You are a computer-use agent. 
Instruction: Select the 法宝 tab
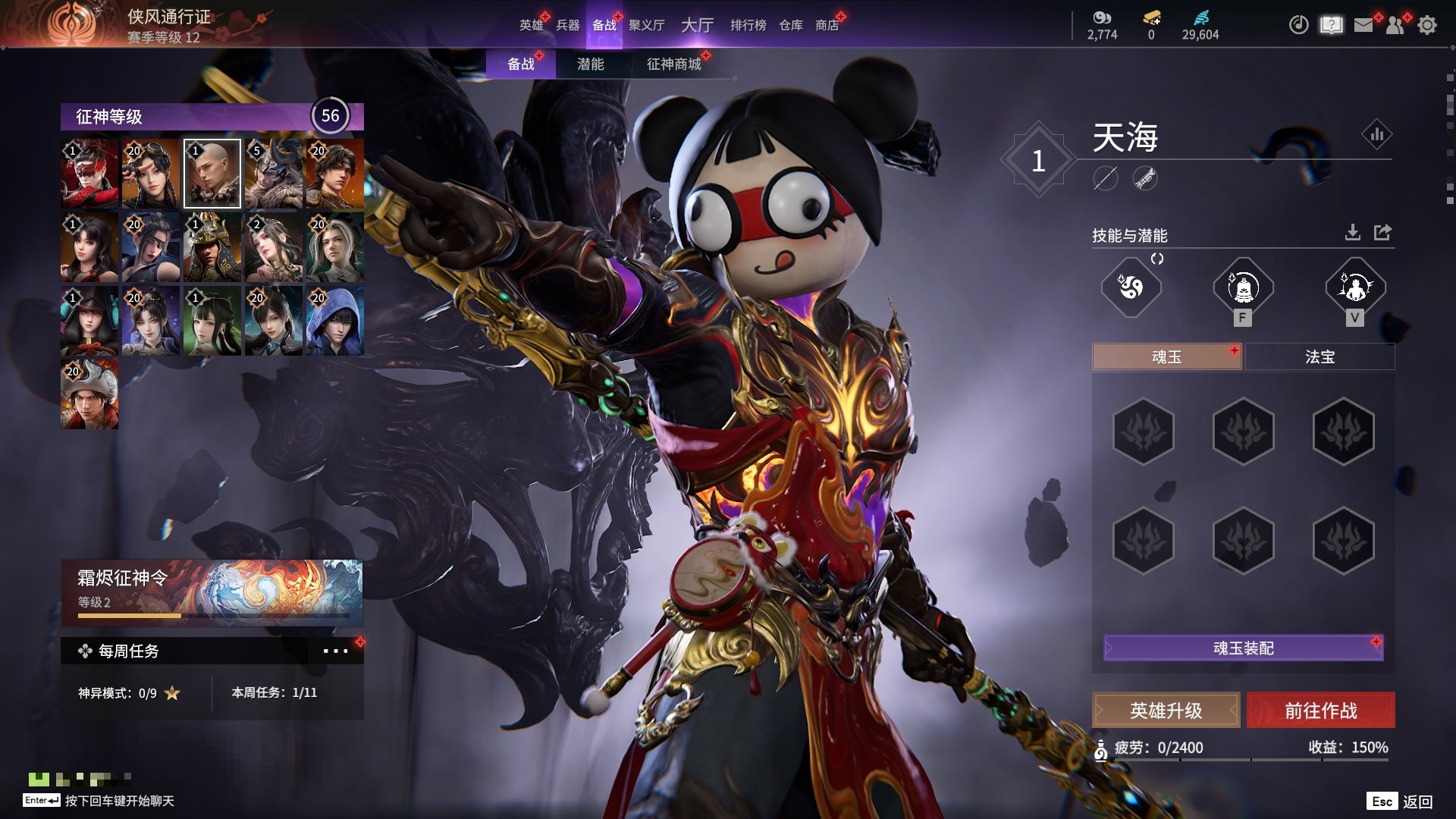point(1319,356)
